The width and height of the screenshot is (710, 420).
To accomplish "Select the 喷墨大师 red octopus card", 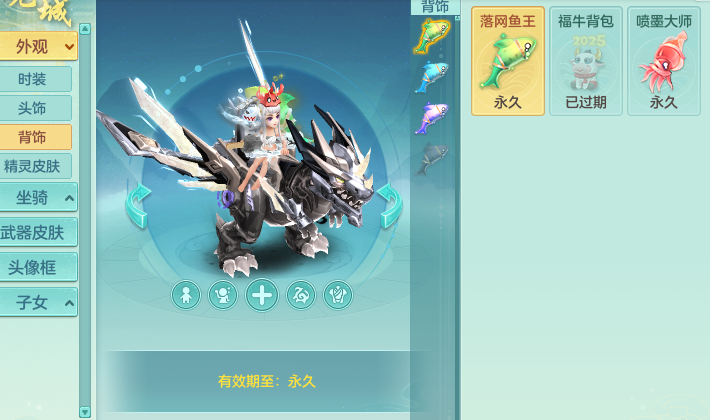I will (x=664, y=61).
